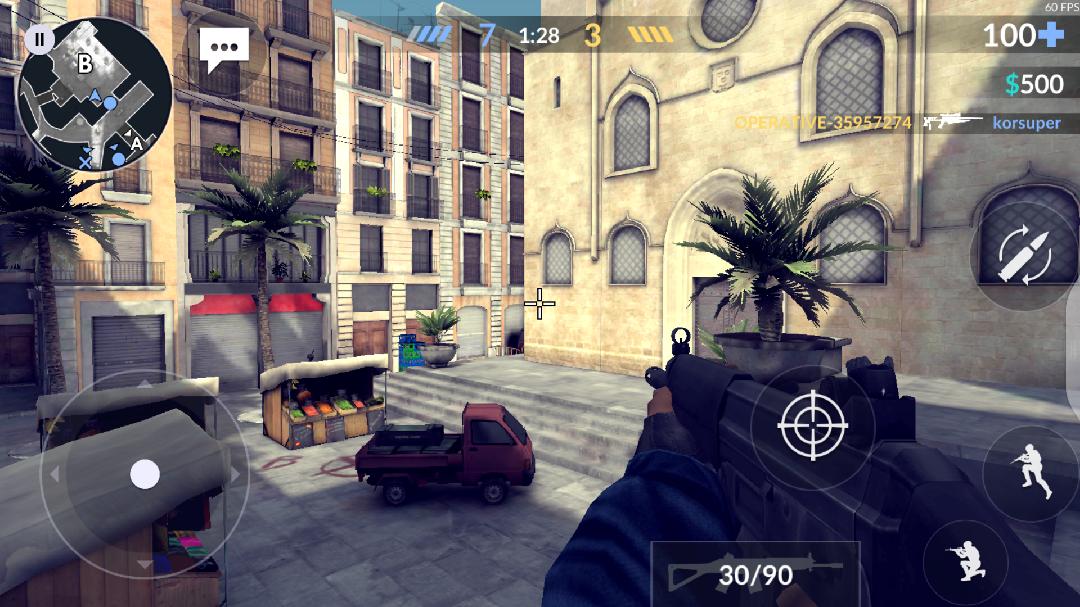Switch weapon via the rifle ammo panel
Image resolution: width=1080 pixels, height=607 pixels.
755,574
